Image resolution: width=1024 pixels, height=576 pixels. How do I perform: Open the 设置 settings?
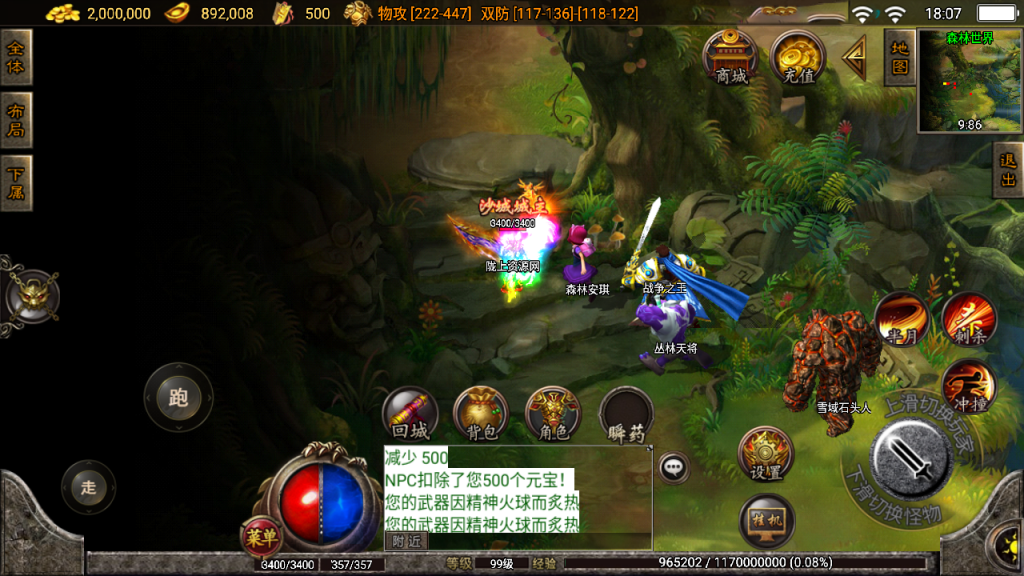click(766, 454)
